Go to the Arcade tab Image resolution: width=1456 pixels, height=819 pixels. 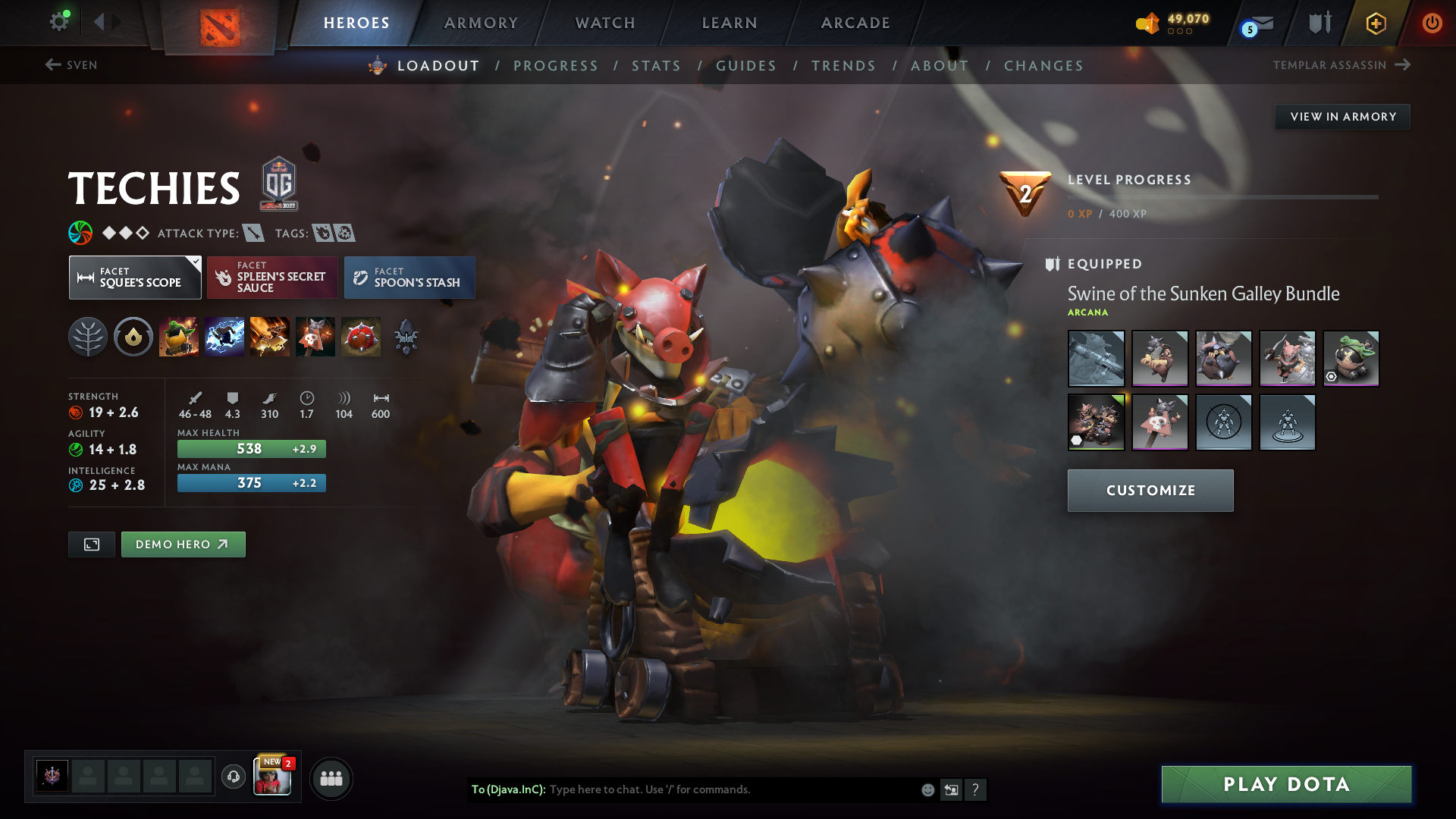point(855,23)
